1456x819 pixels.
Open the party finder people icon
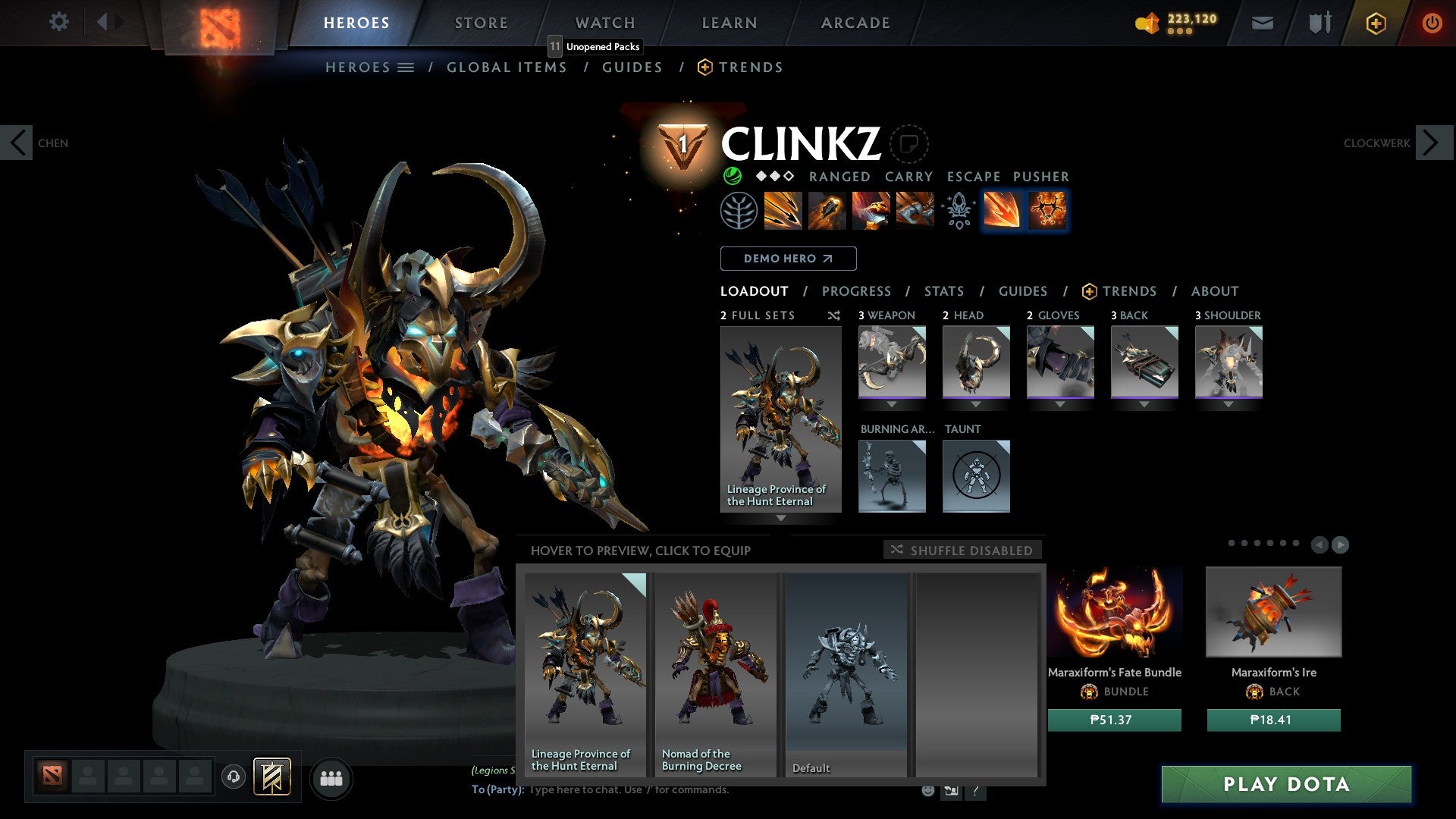point(331,777)
